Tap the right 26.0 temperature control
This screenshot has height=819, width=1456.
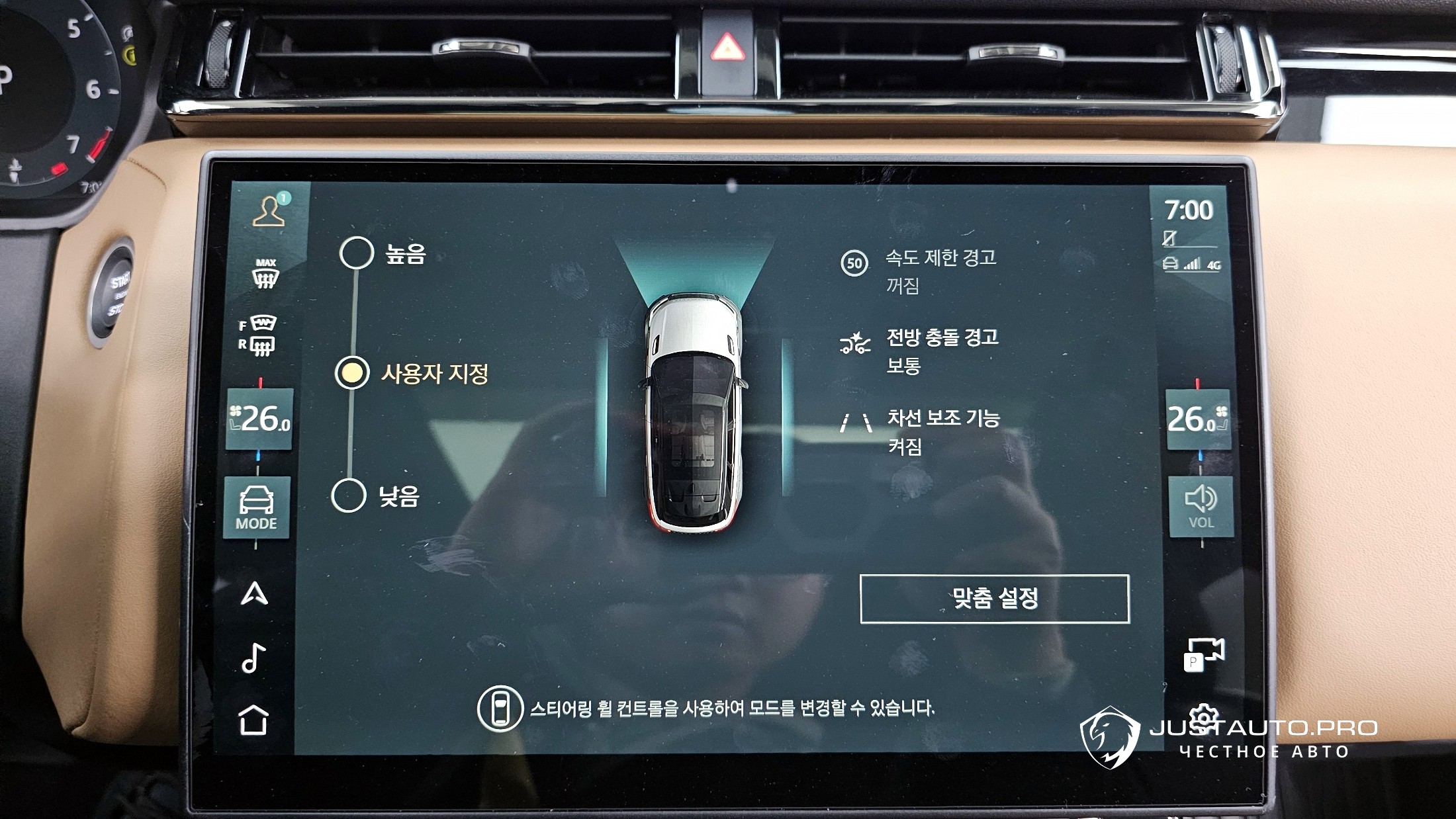pyautogui.click(x=1197, y=419)
